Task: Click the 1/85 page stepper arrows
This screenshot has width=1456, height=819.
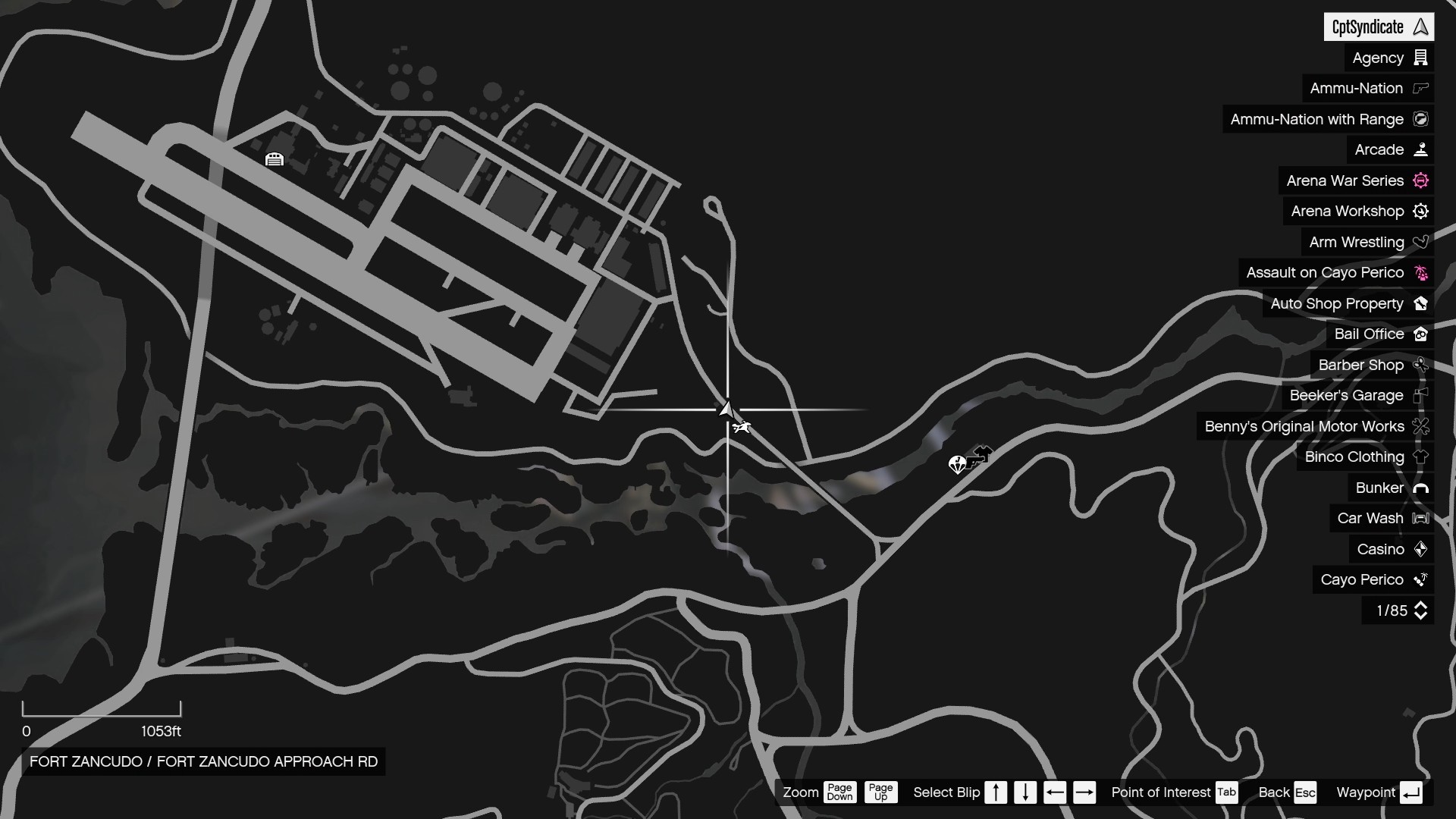Action: pyautogui.click(x=1420, y=610)
